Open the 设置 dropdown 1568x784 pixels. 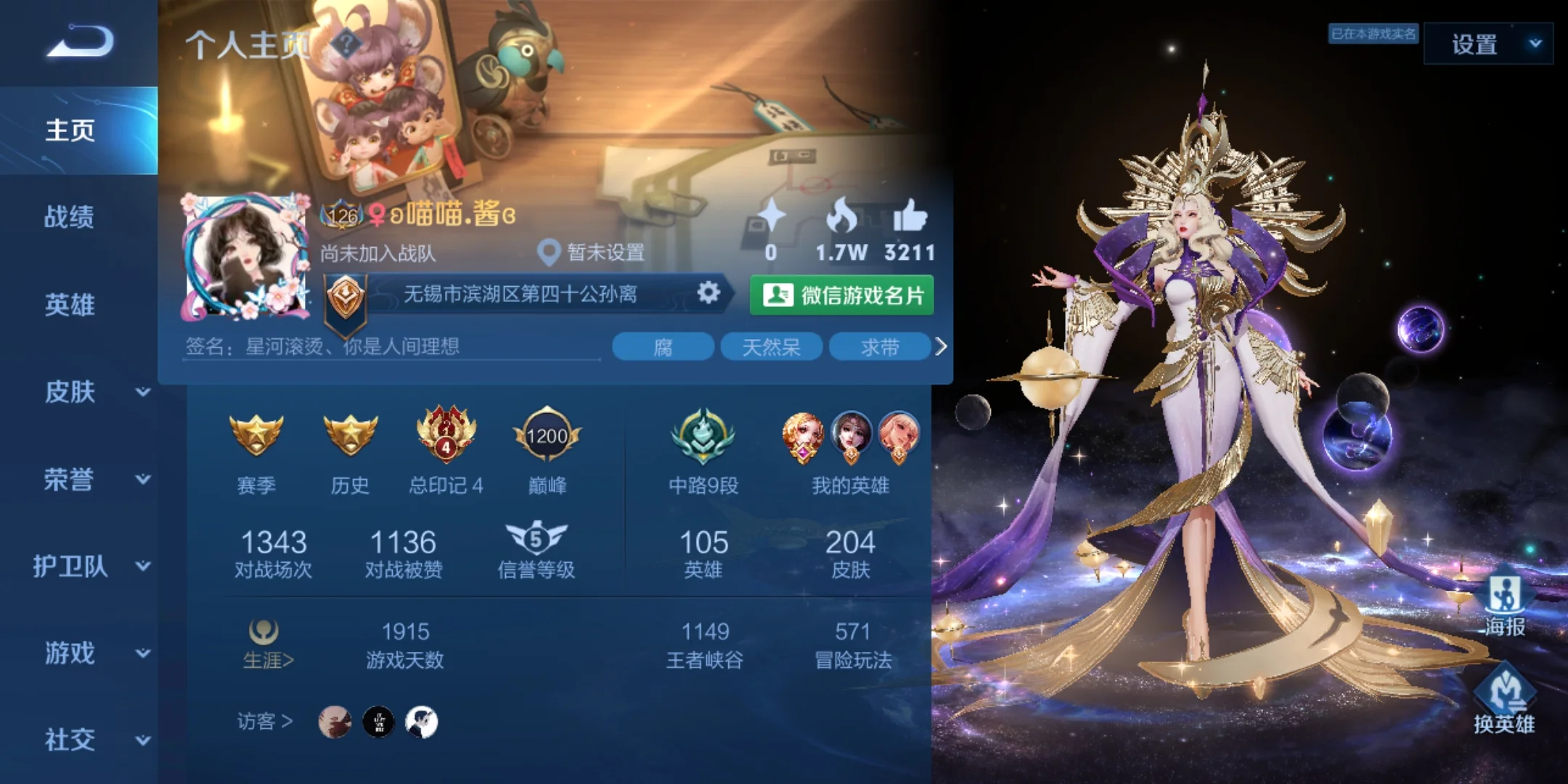(x=1488, y=44)
